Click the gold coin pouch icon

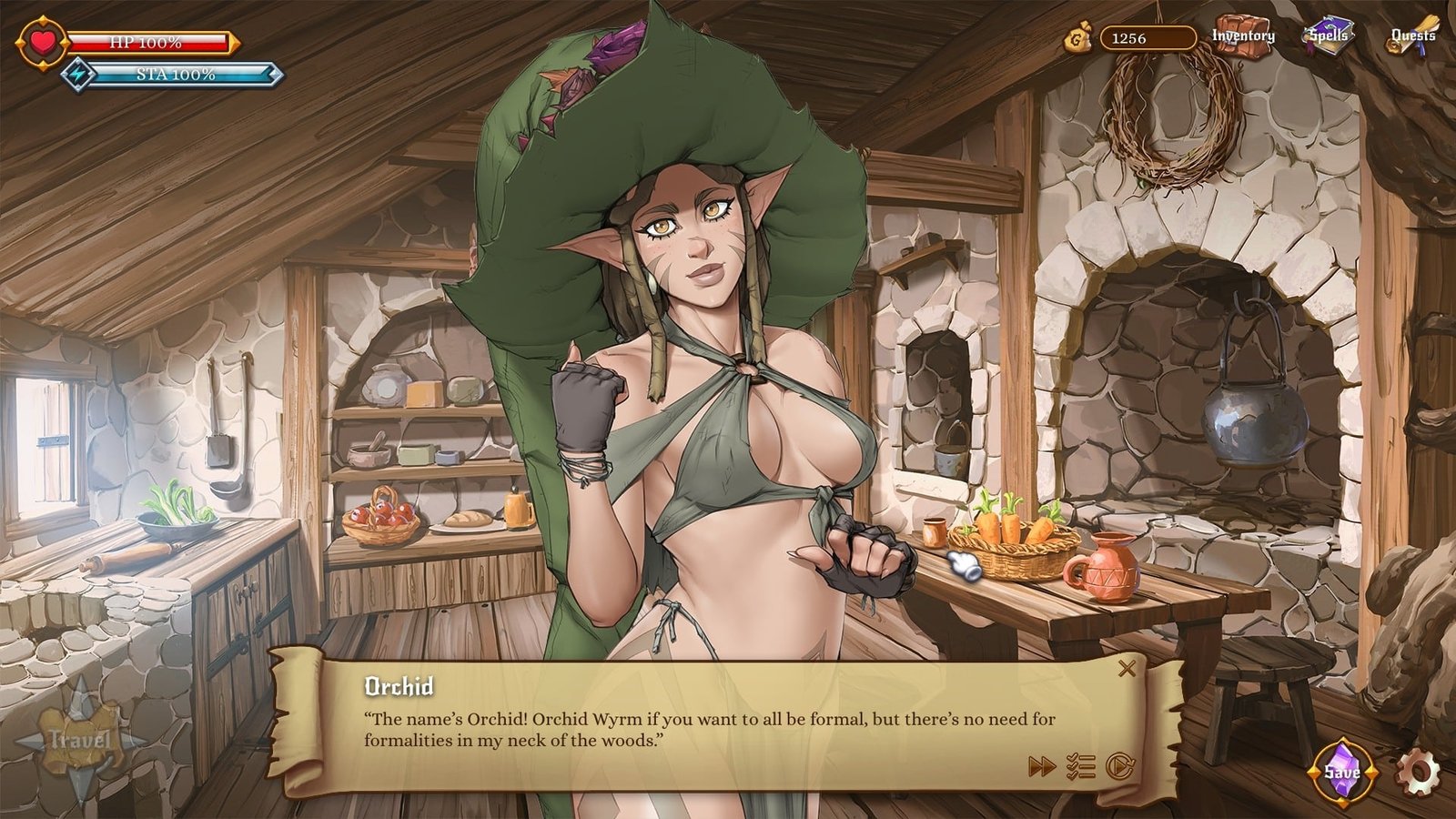point(1078,39)
